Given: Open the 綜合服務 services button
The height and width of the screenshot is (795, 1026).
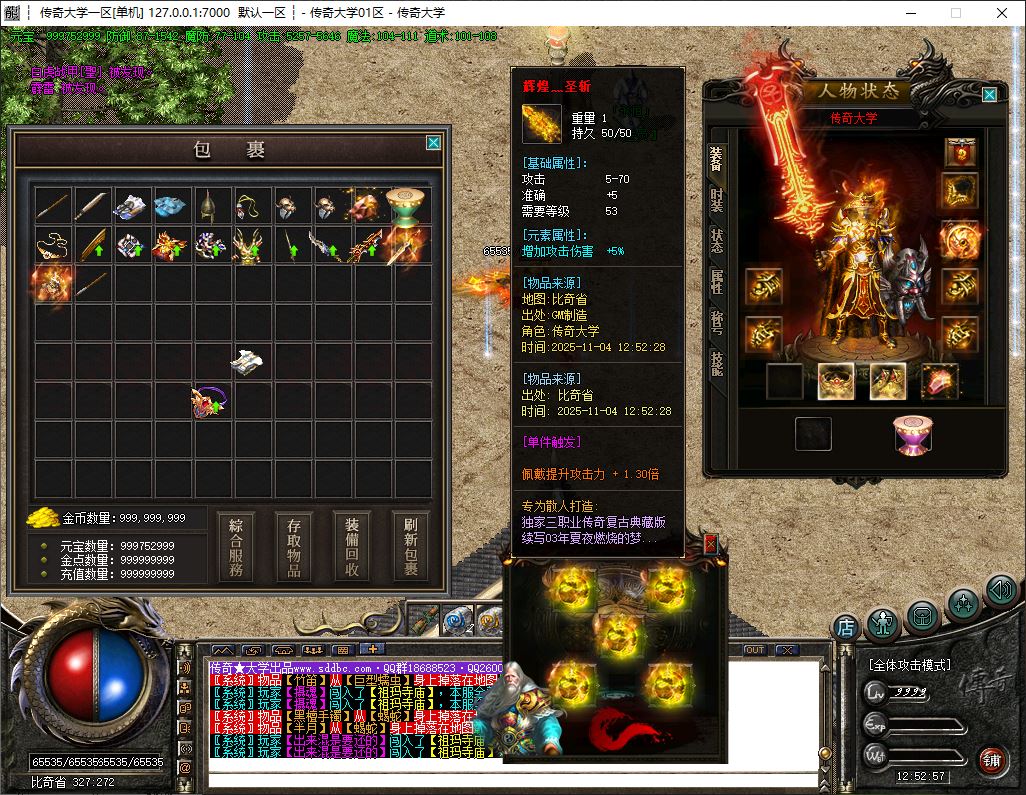Looking at the screenshot, I should click(236, 546).
